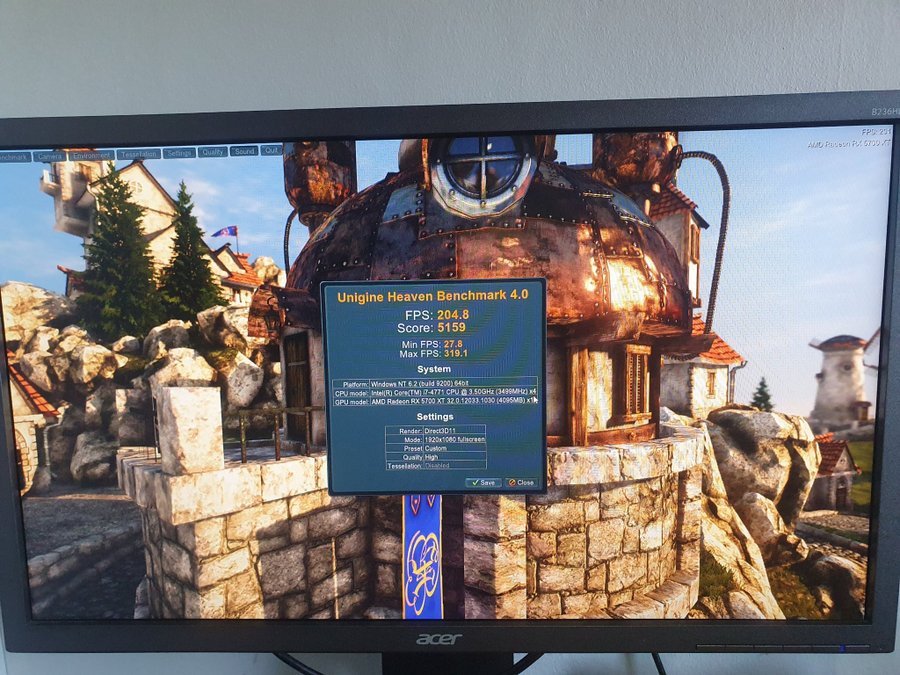Click the Quit button
Screen dimensions: 900x675
point(271,150)
